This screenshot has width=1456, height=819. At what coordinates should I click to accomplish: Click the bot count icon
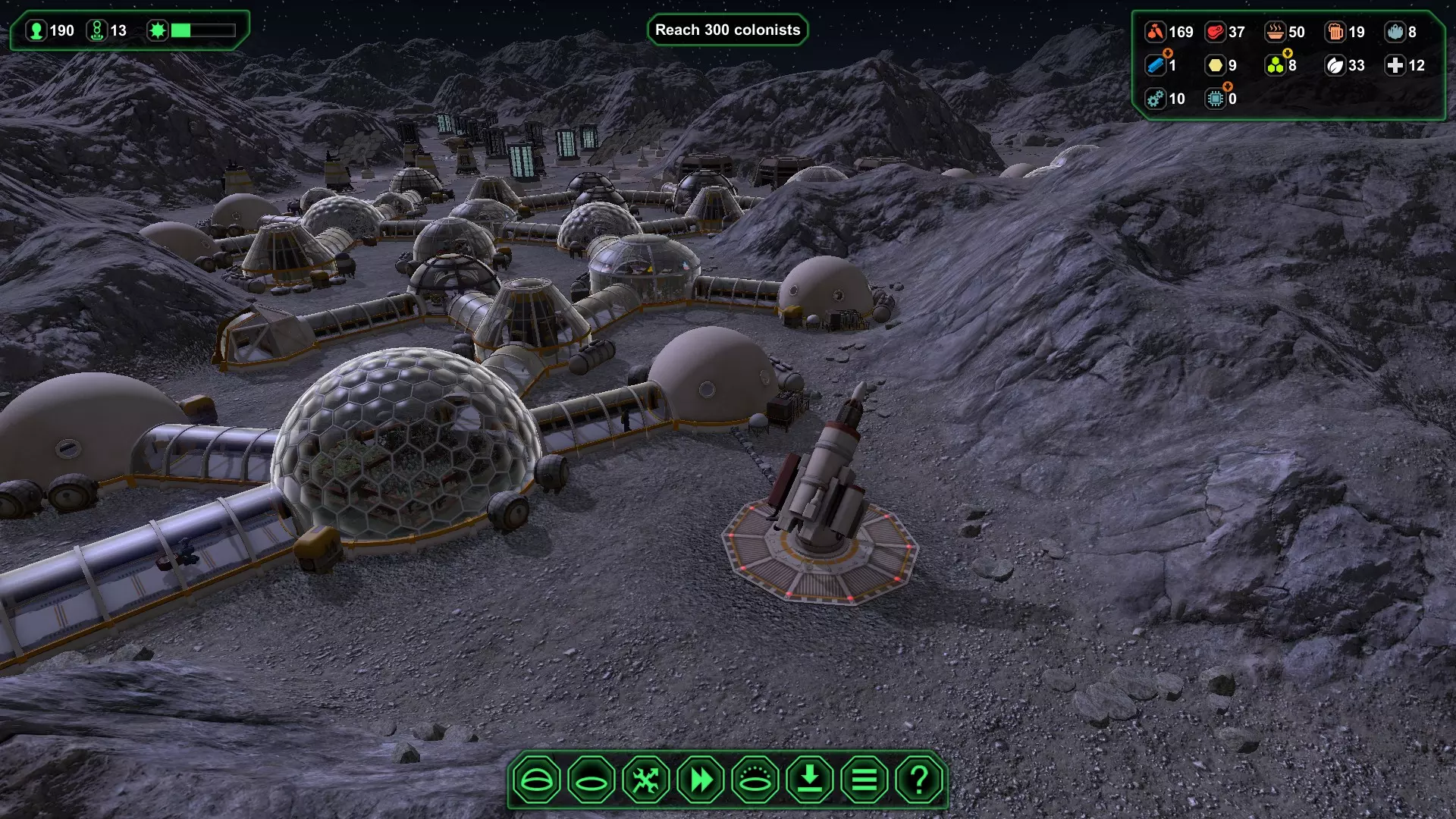tap(96, 30)
